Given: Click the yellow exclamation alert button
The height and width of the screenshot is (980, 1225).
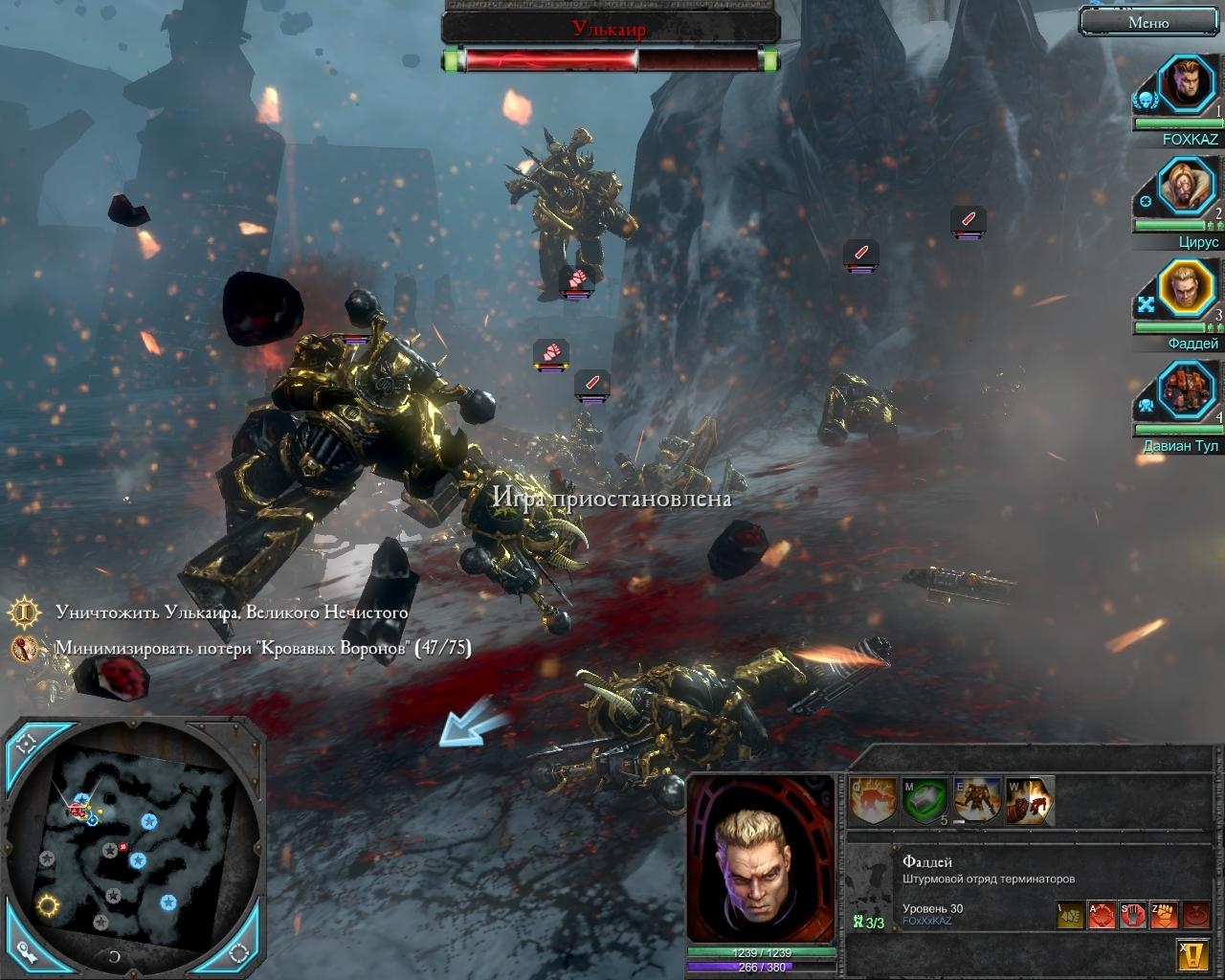Looking at the screenshot, I should coord(1192,955).
